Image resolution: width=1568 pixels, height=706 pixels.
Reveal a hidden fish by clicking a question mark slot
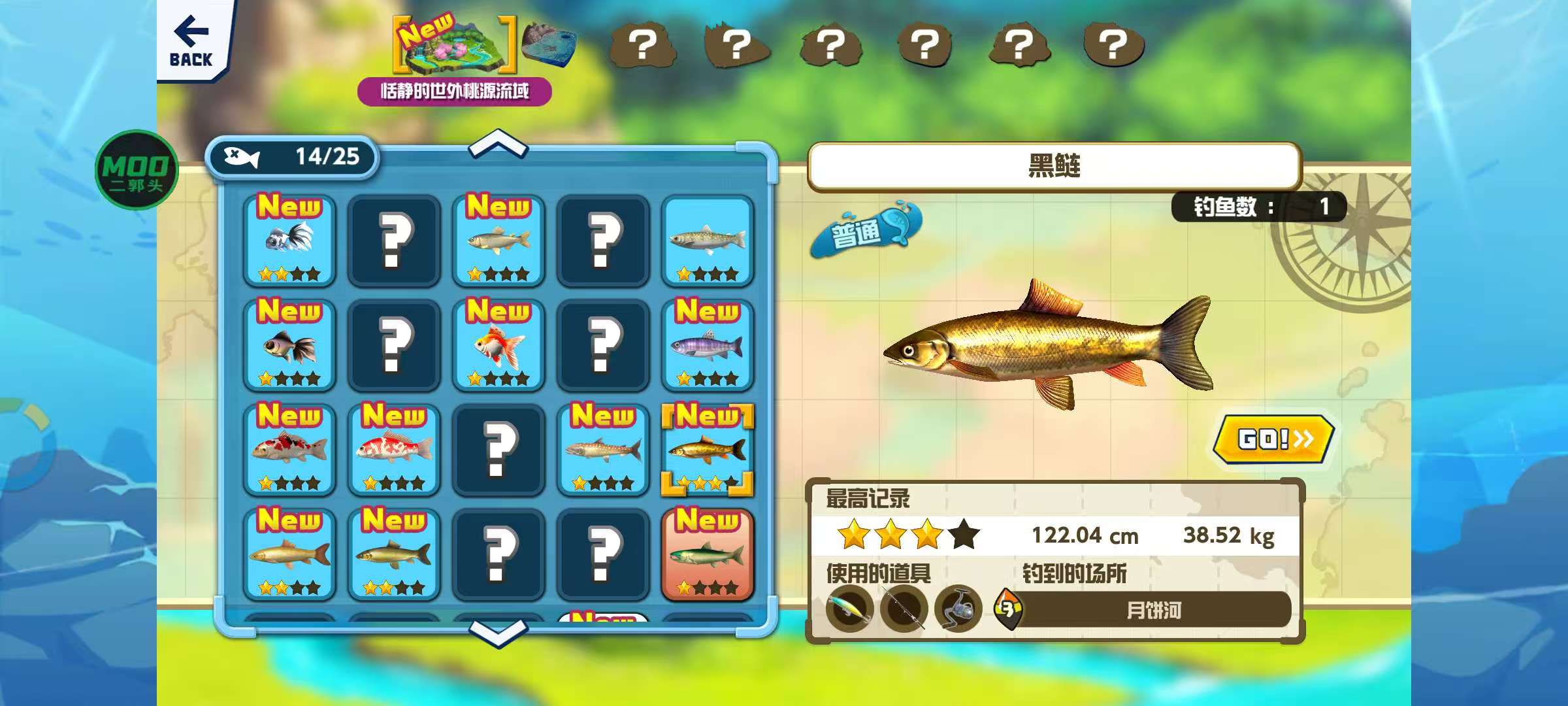pos(394,242)
